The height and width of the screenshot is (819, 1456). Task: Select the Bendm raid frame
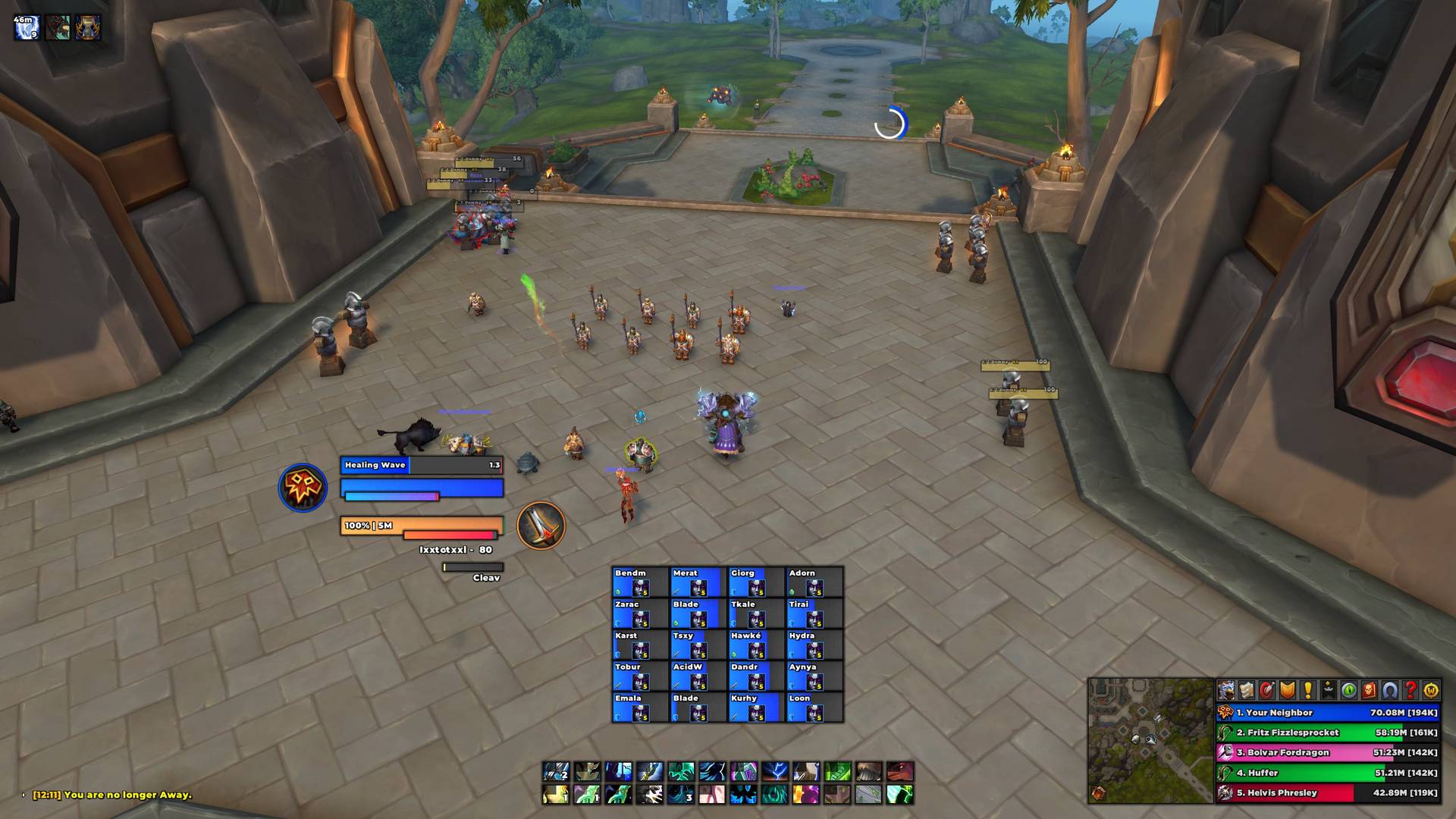tap(640, 582)
